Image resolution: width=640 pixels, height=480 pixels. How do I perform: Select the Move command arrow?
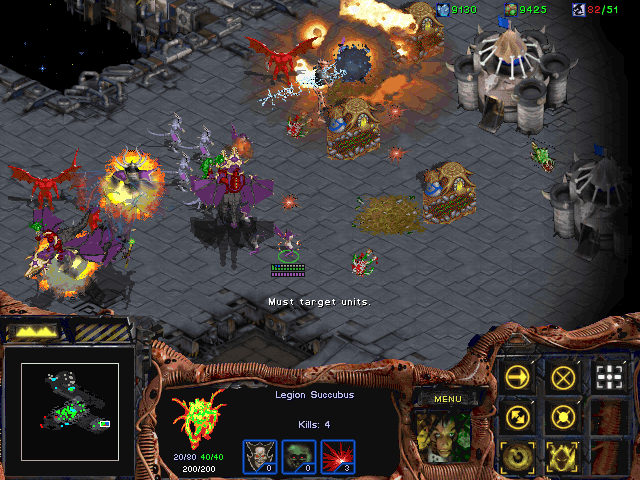(x=518, y=377)
